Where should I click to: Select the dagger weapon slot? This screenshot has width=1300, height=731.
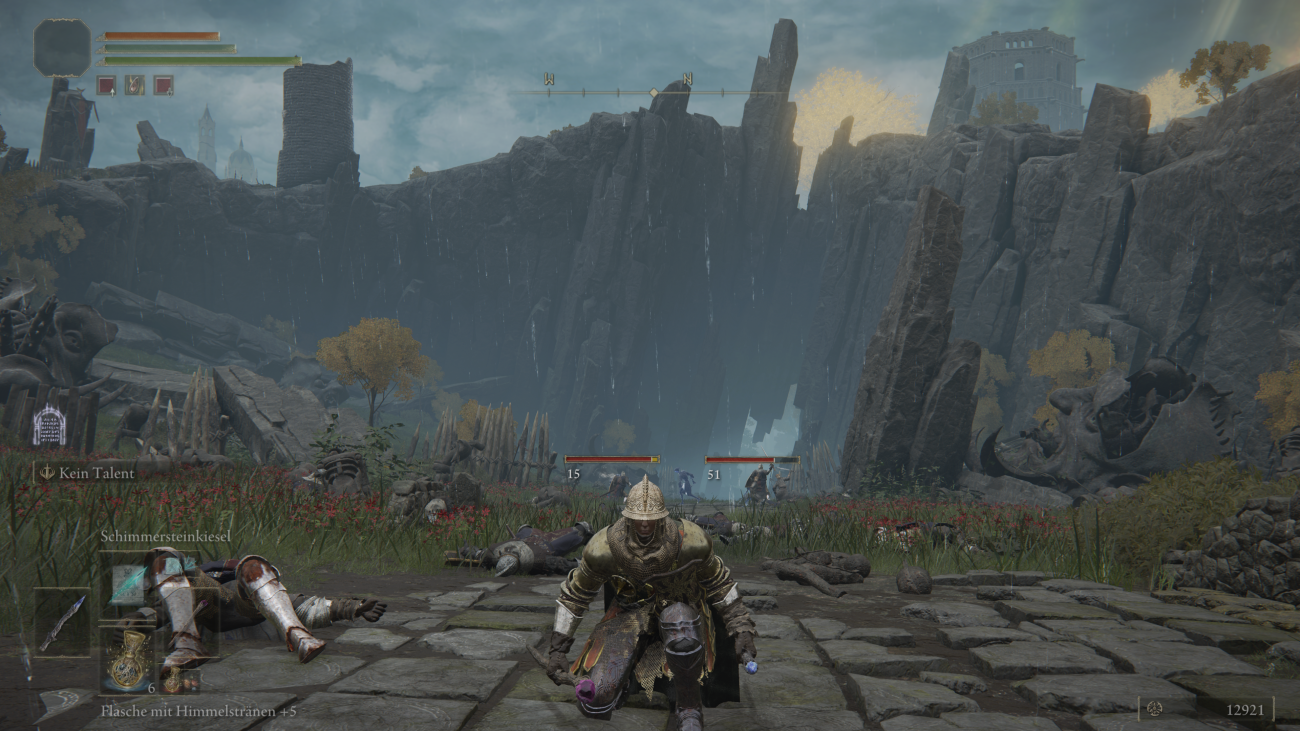pyautogui.click(x=61, y=622)
